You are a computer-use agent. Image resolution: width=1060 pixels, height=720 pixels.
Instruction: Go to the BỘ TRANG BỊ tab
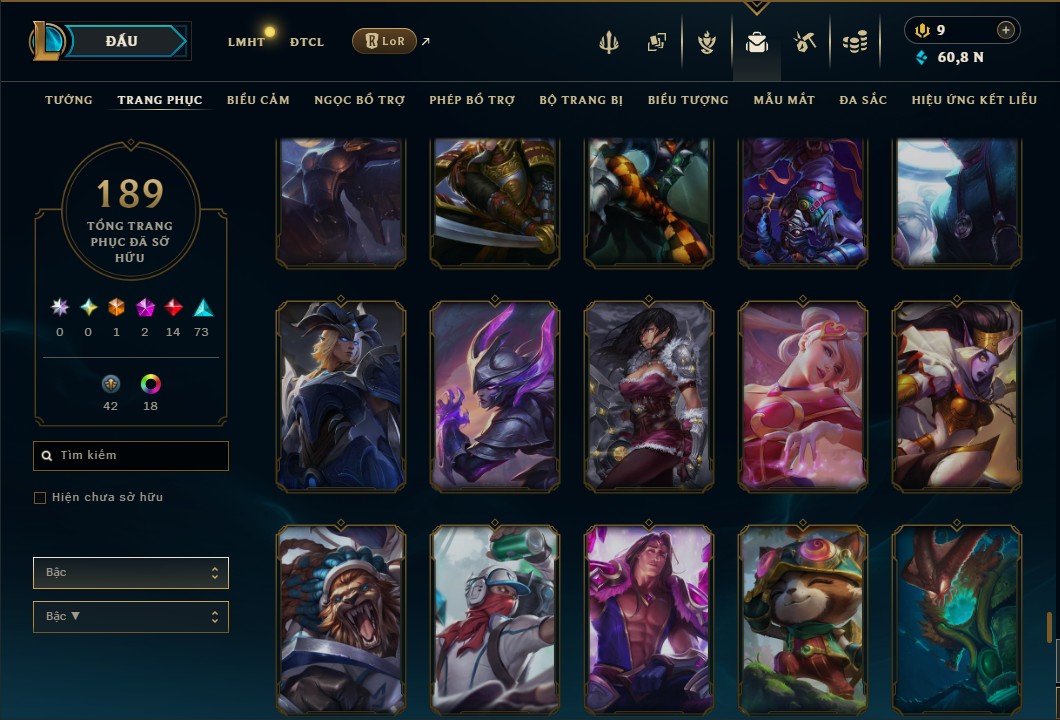(x=581, y=100)
